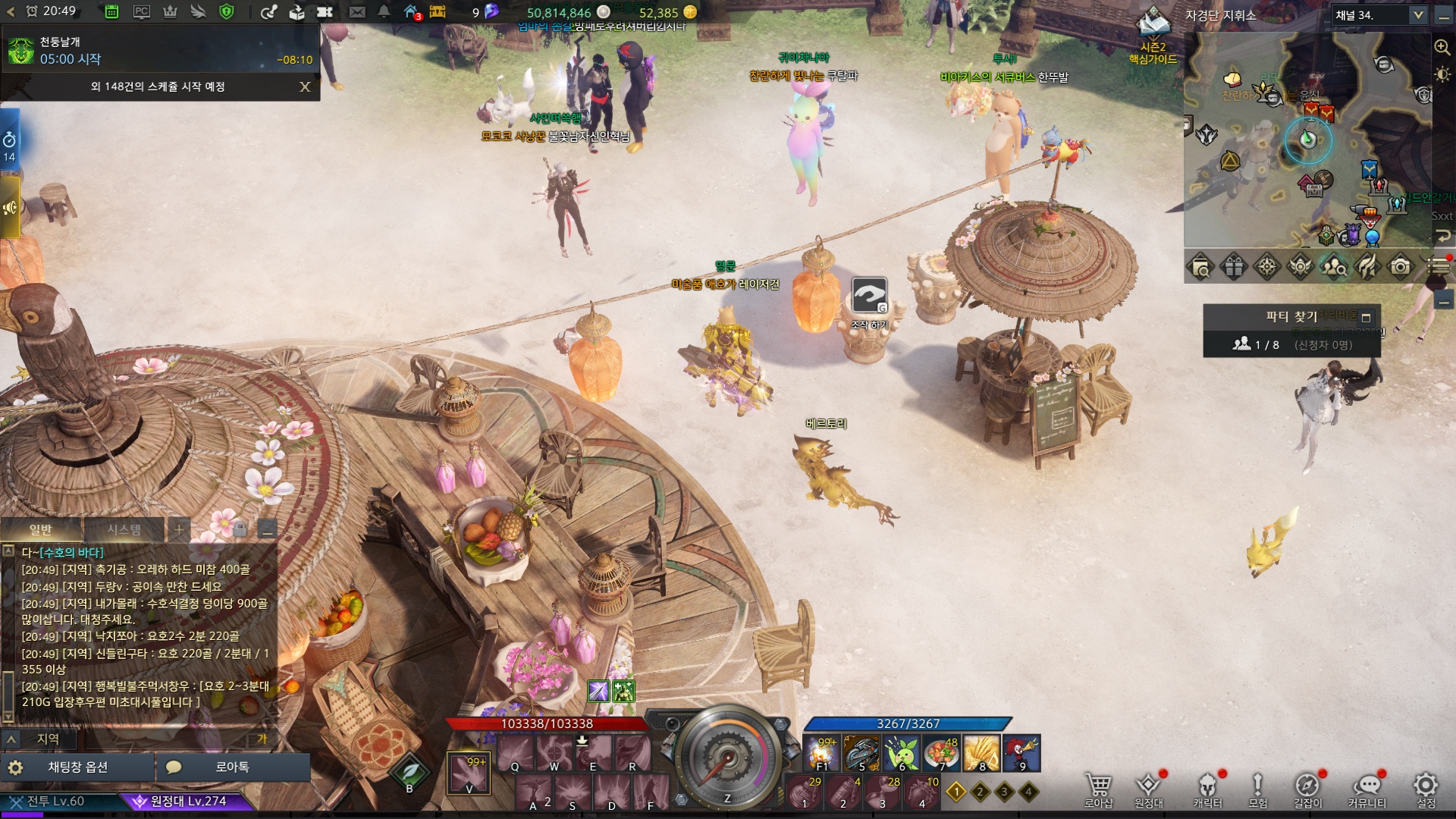Open the 로아톡 chat button
The height and width of the screenshot is (819, 1456).
point(232,767)
